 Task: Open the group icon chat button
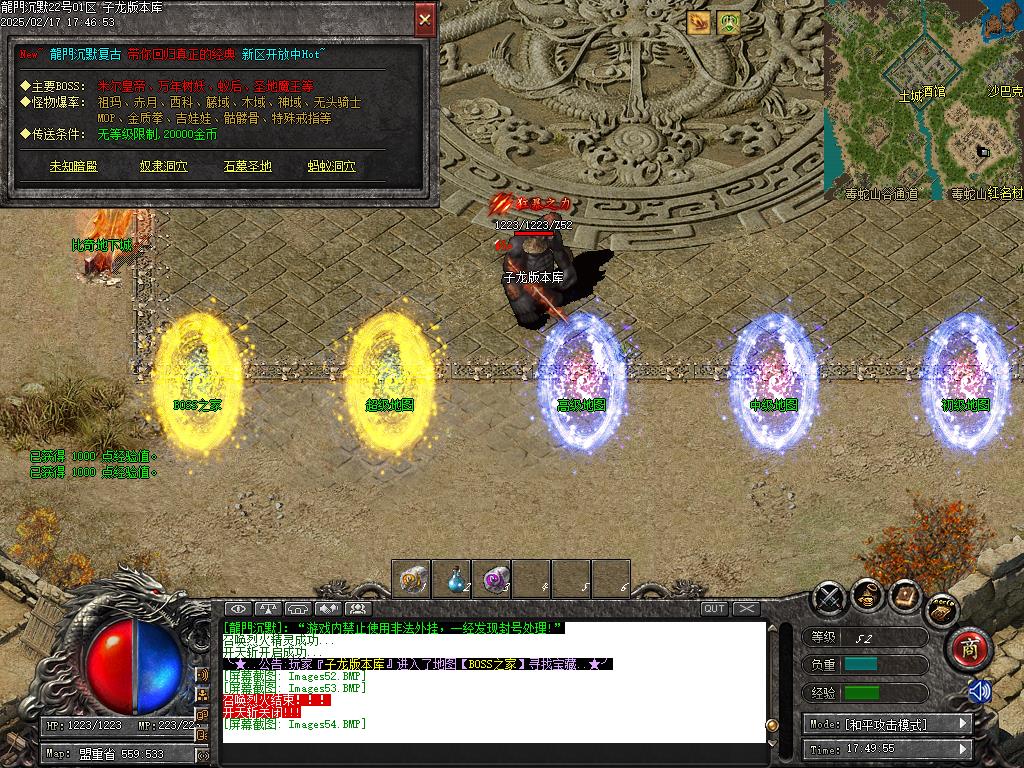pos(357,608)
